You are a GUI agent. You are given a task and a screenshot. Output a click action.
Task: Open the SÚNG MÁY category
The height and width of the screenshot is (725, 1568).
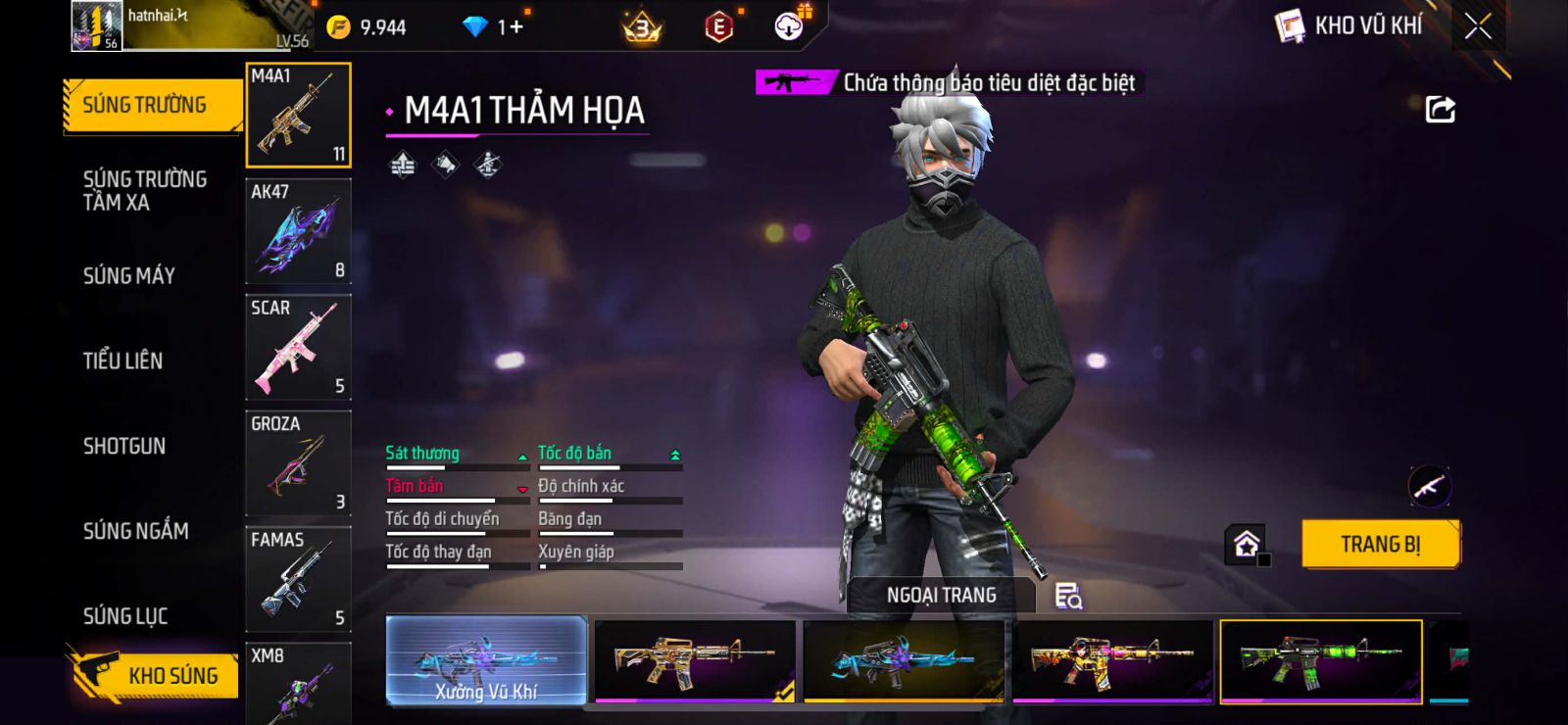(129, 276)
